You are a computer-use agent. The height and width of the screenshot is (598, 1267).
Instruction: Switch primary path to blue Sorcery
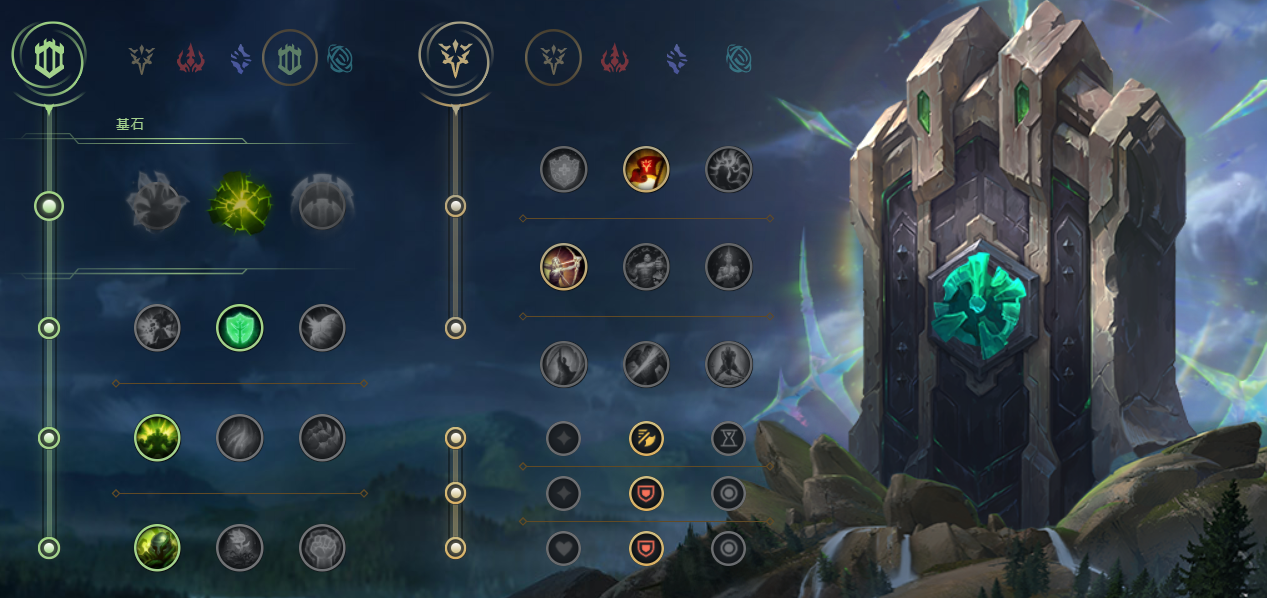(240, 60)
